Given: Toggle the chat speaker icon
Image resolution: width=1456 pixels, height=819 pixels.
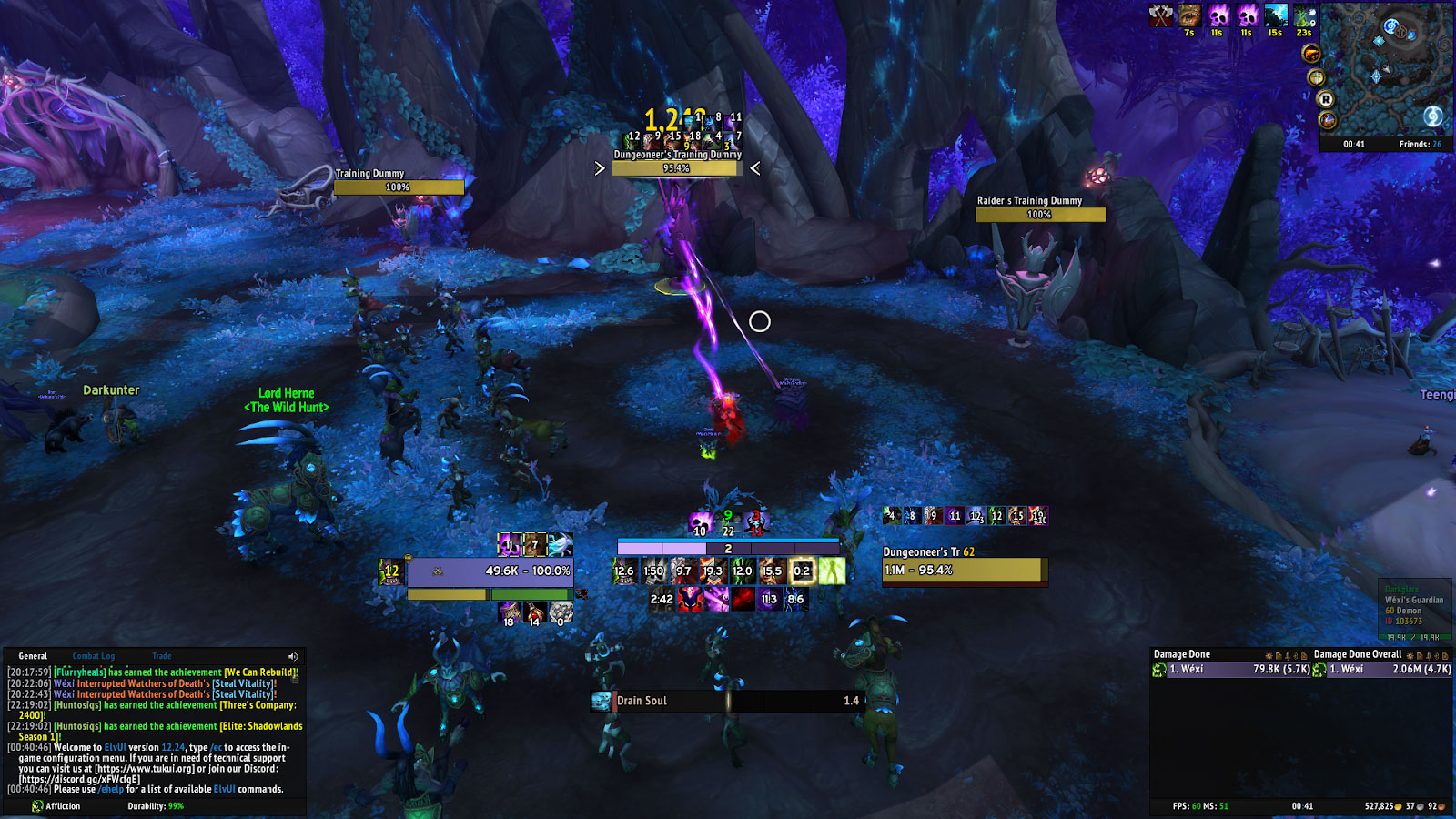Looking at the screenshot, I should 293,656.
